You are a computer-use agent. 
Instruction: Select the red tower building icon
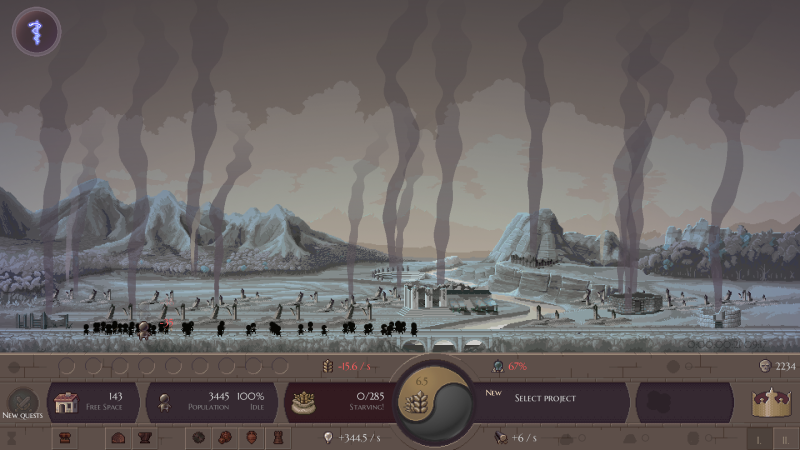276,438
